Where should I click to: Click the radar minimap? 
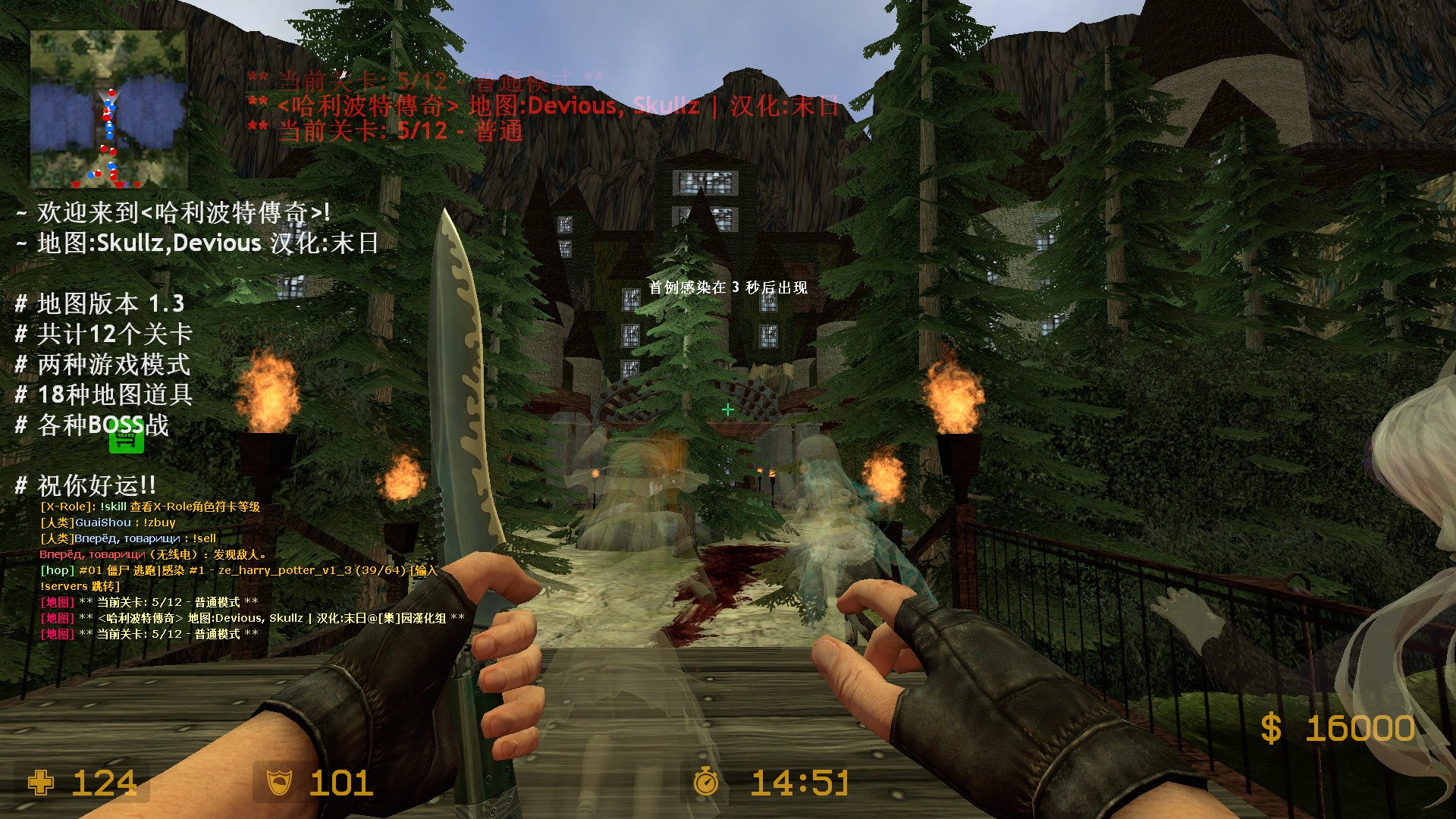(x=108, y=109)
